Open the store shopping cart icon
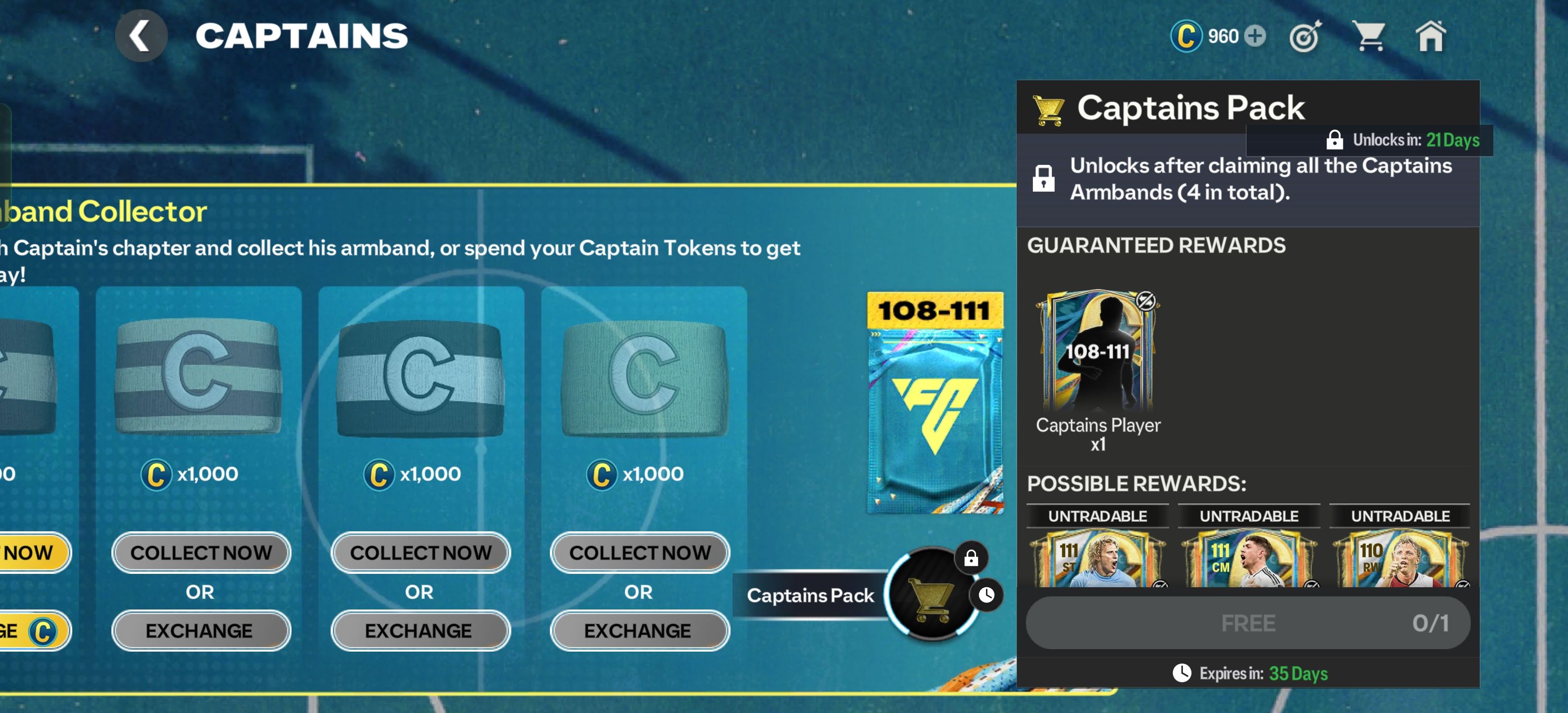 point(1369,37)
